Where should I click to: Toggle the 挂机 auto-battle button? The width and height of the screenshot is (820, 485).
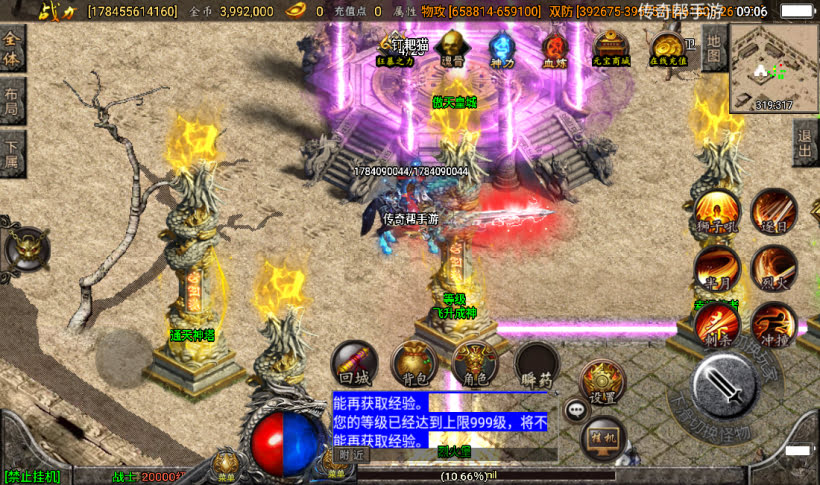[x=603, y=438]
